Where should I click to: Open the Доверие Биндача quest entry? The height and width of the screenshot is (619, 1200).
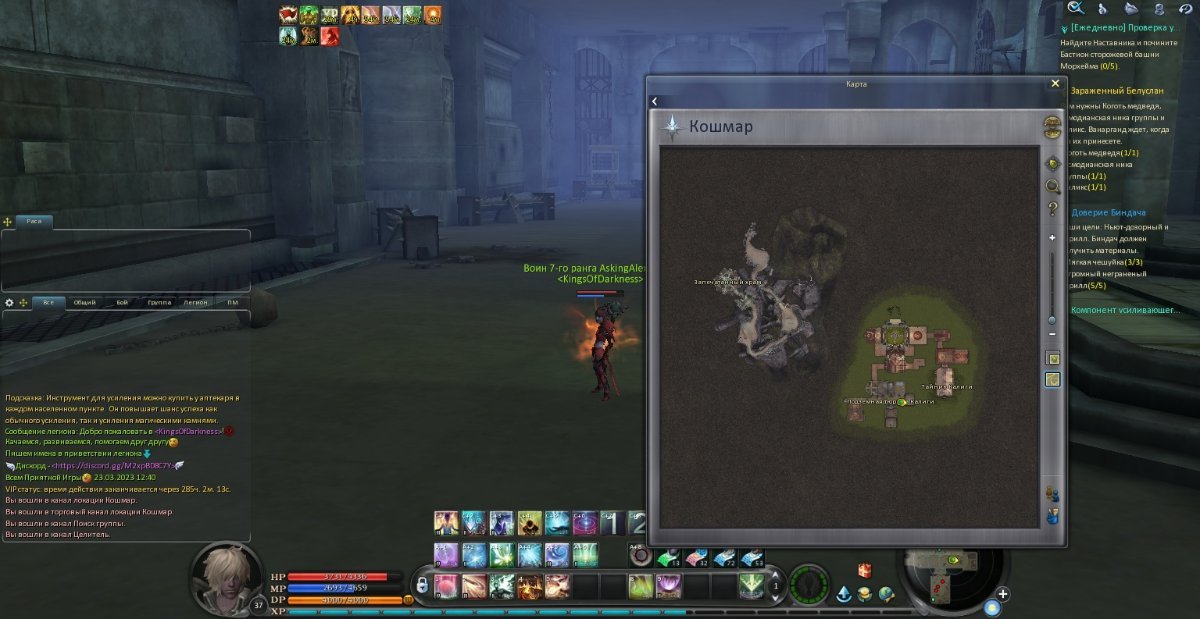click(1108, 212)
